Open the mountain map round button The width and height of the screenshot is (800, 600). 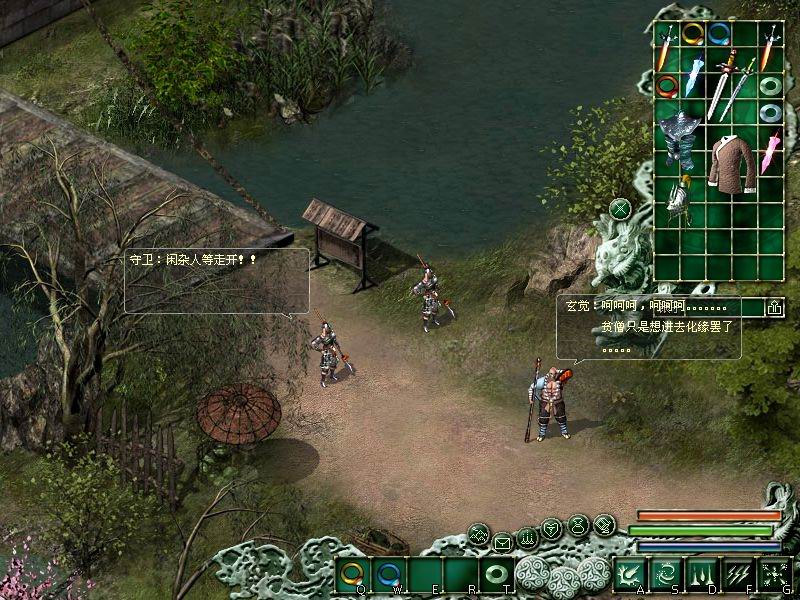(479, 534)
